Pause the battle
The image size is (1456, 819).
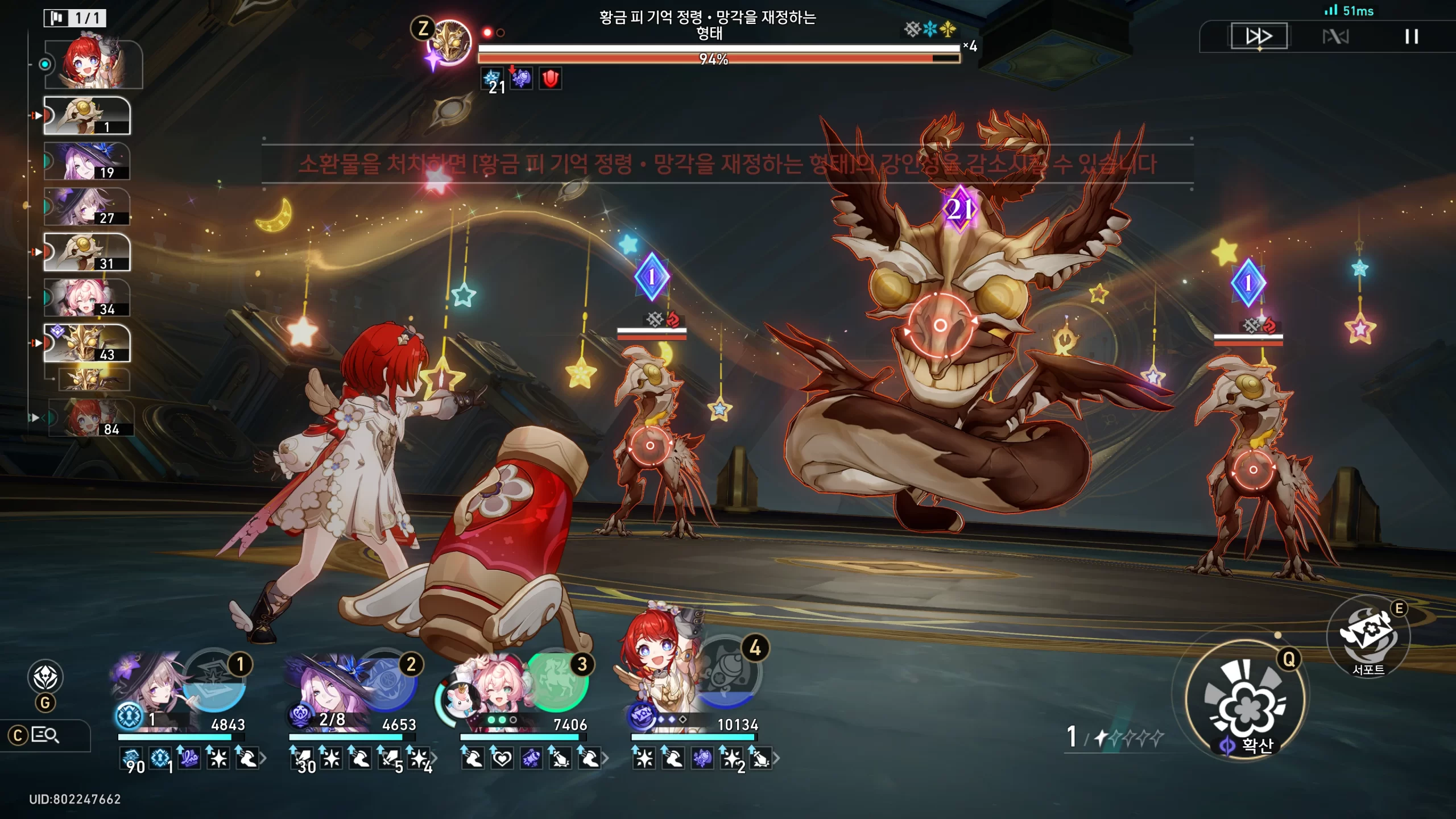tap(1411, 37)
